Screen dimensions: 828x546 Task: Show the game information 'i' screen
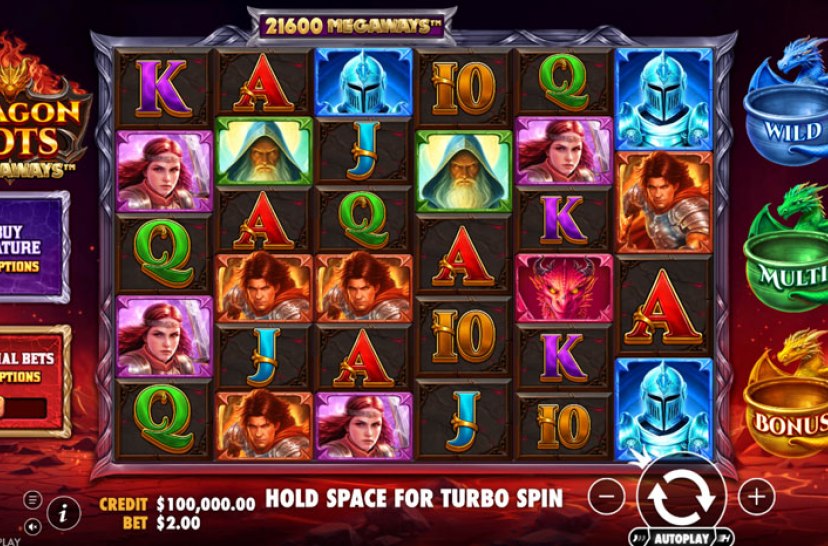[62, 512]
